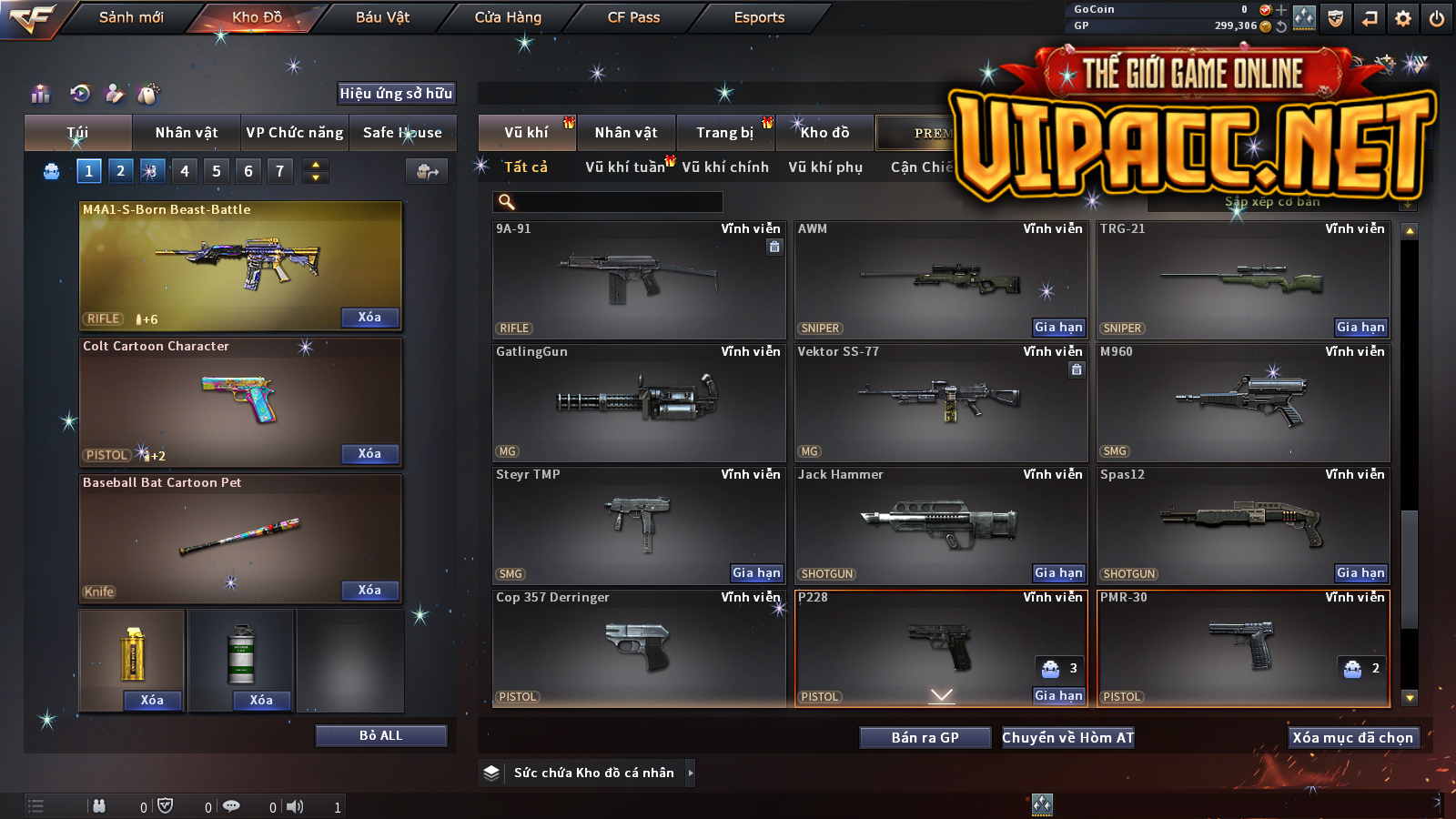The width and height of the screenshot is (1456, 819).
Task: Click Chuyển về Hòm AT button
Action: 1068,738
